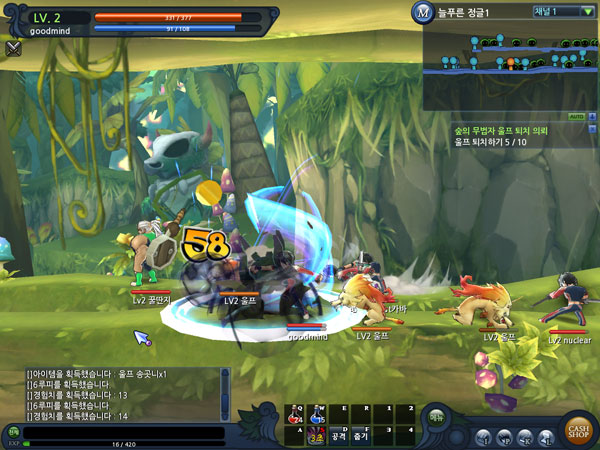Screen dimensions: 600x450
Task: Click the round L shortcut button
Action: (546, 437)
